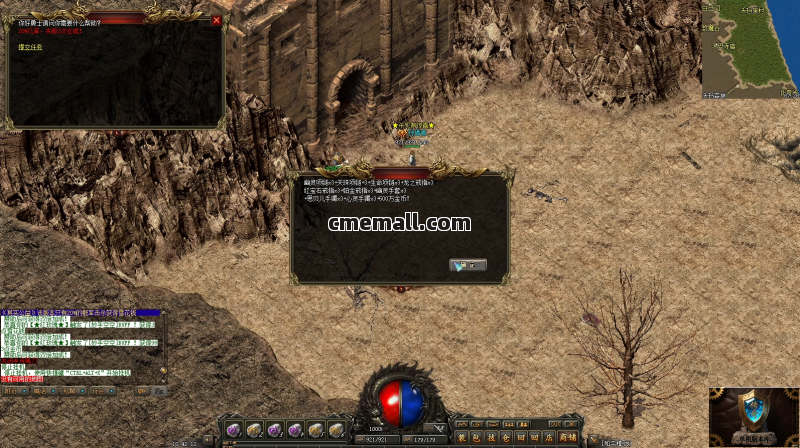Choose the yellow 提交任务 dialogue option
Viewport: 800px width, 448px height.
click(31, 47)
